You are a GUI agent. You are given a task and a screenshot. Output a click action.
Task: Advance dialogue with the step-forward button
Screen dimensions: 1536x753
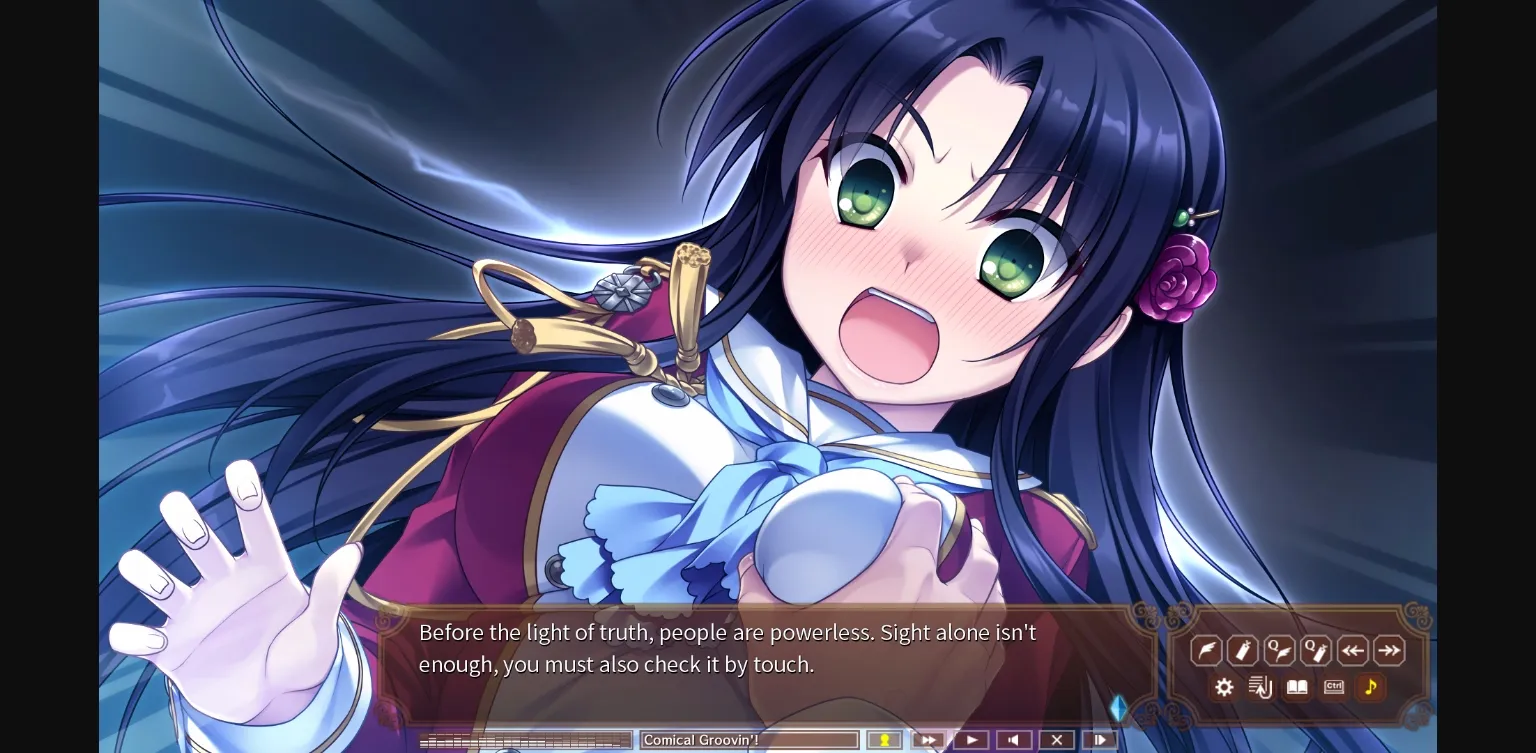1100,740
